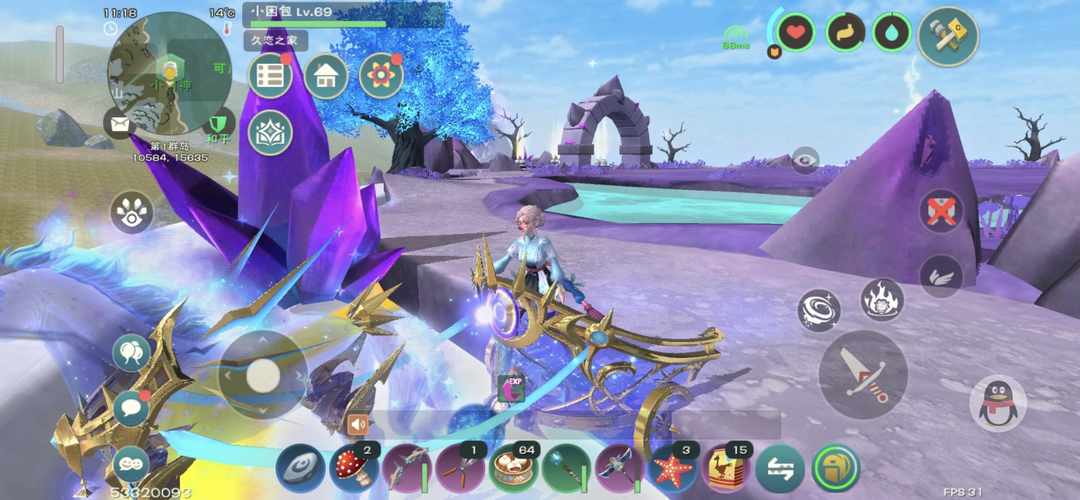Image resolution: width=1080 pixels, height=500 pixels.
Task: Open the hammer crafting build menu
Action: [x=947, y=37]
